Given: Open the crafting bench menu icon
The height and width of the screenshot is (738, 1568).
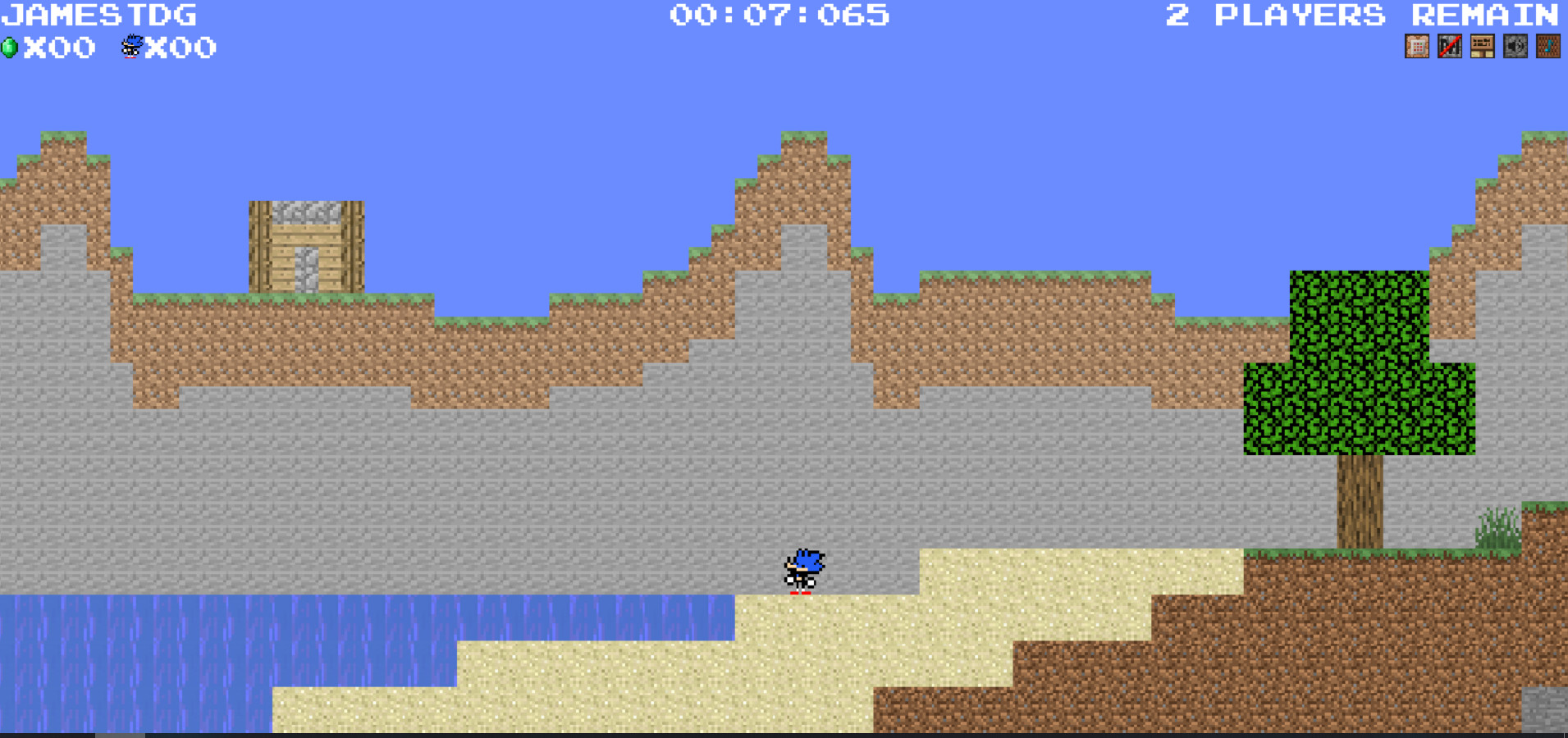Looking at the screenshot, I should [x=1482, y=46].
